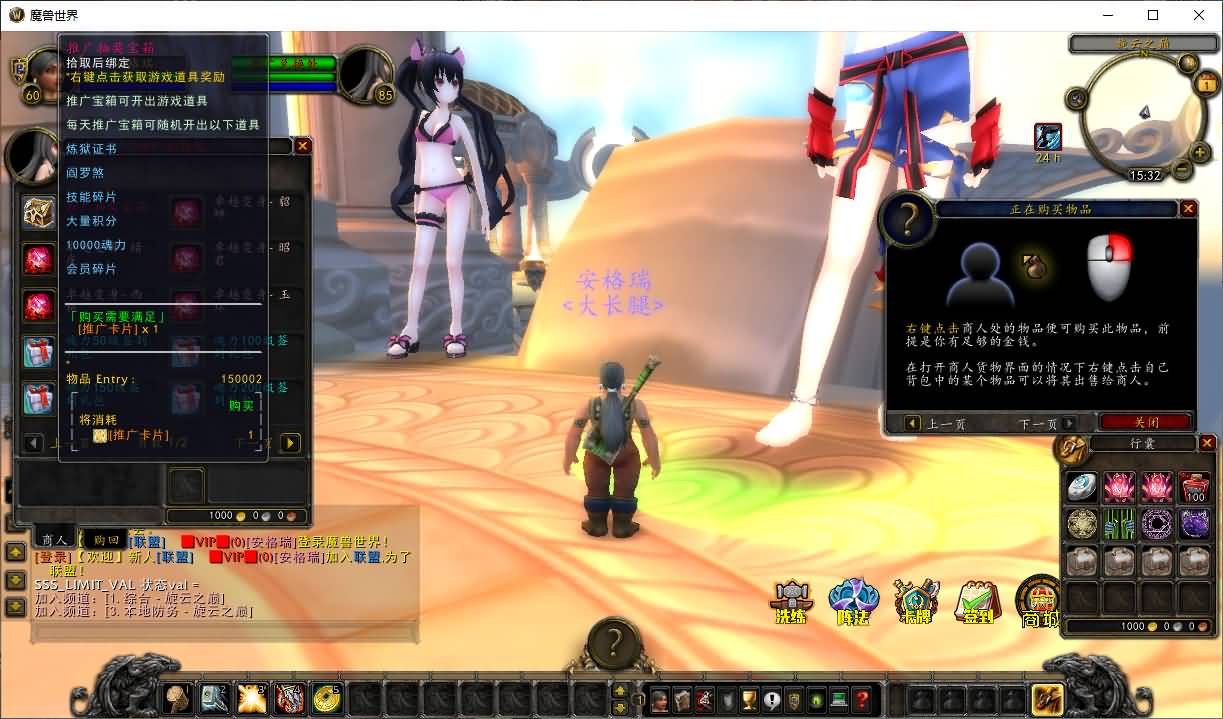Close the merchant window
The height and width of the screenshot is (719, 1223).
[302, 146]
